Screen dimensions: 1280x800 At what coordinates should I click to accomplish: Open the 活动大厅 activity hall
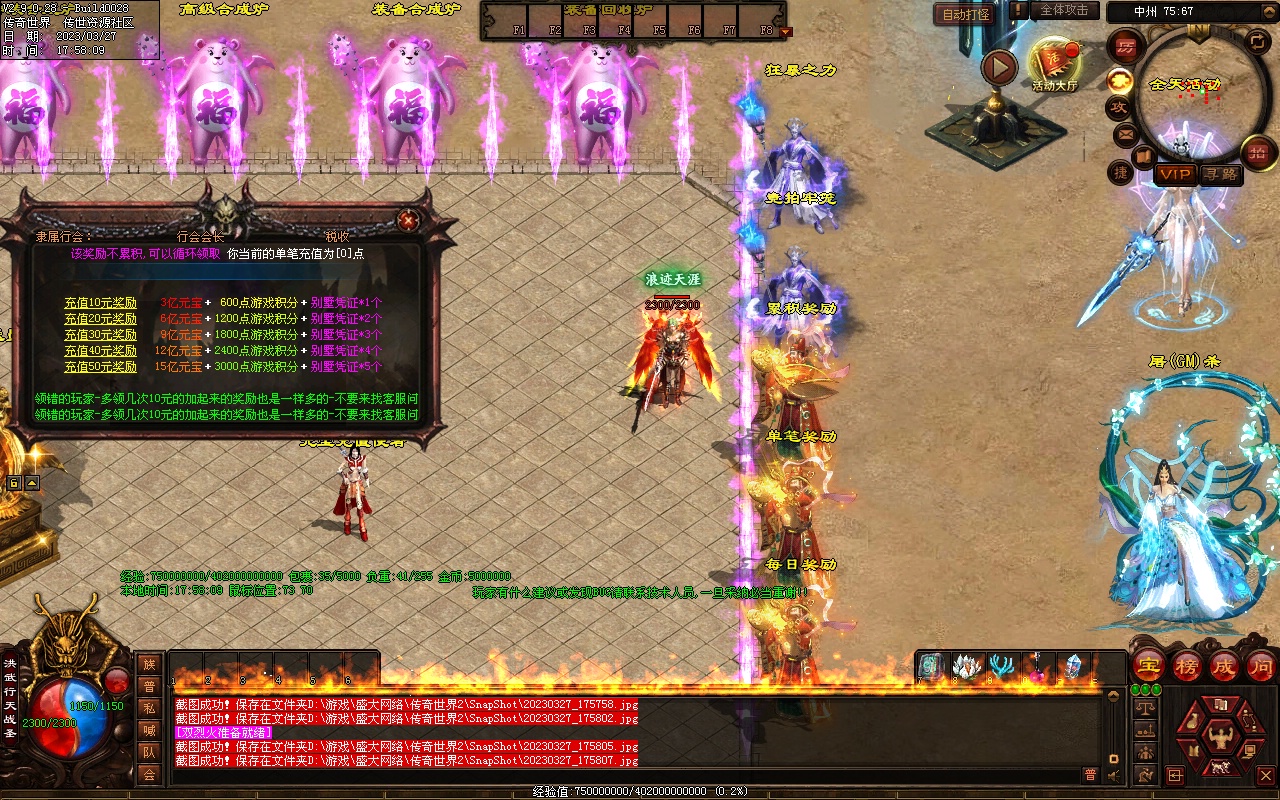[1055, 63]
